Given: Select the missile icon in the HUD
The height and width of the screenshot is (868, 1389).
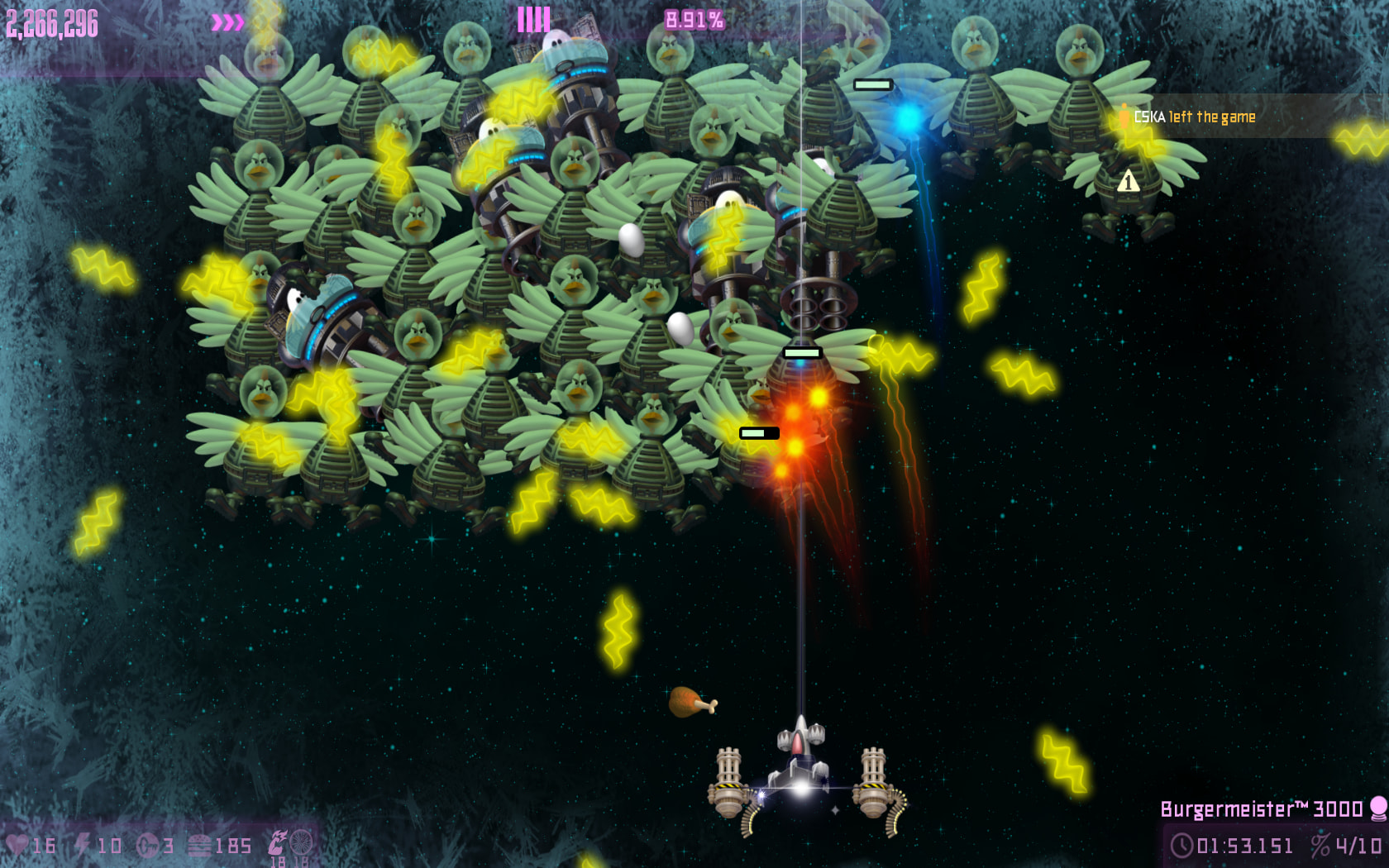Looking at the screenshot, I should pyautogui.click(x=147, y=845).
